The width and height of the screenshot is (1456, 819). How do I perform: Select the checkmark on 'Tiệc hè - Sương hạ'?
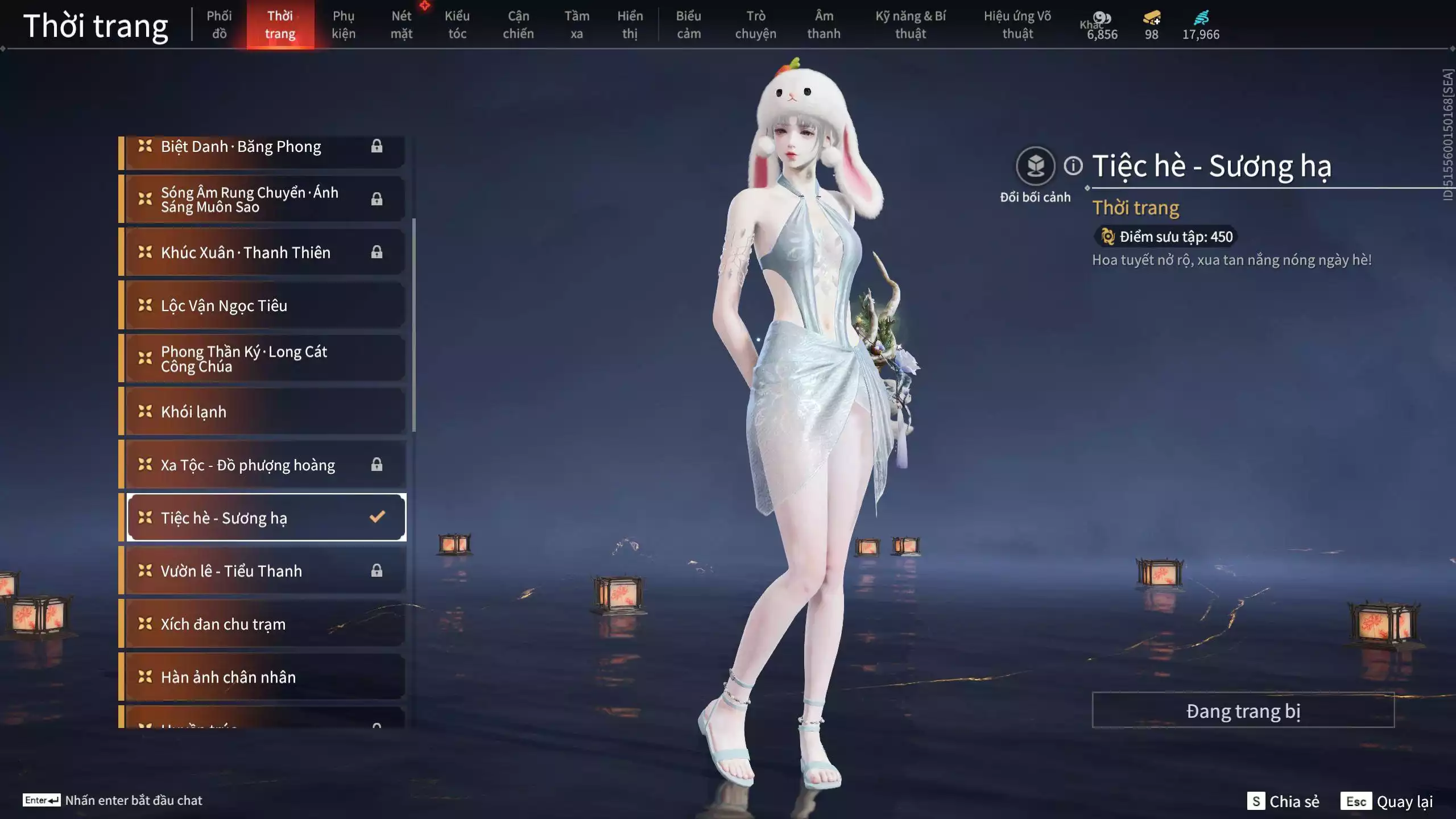coord(376,517)
